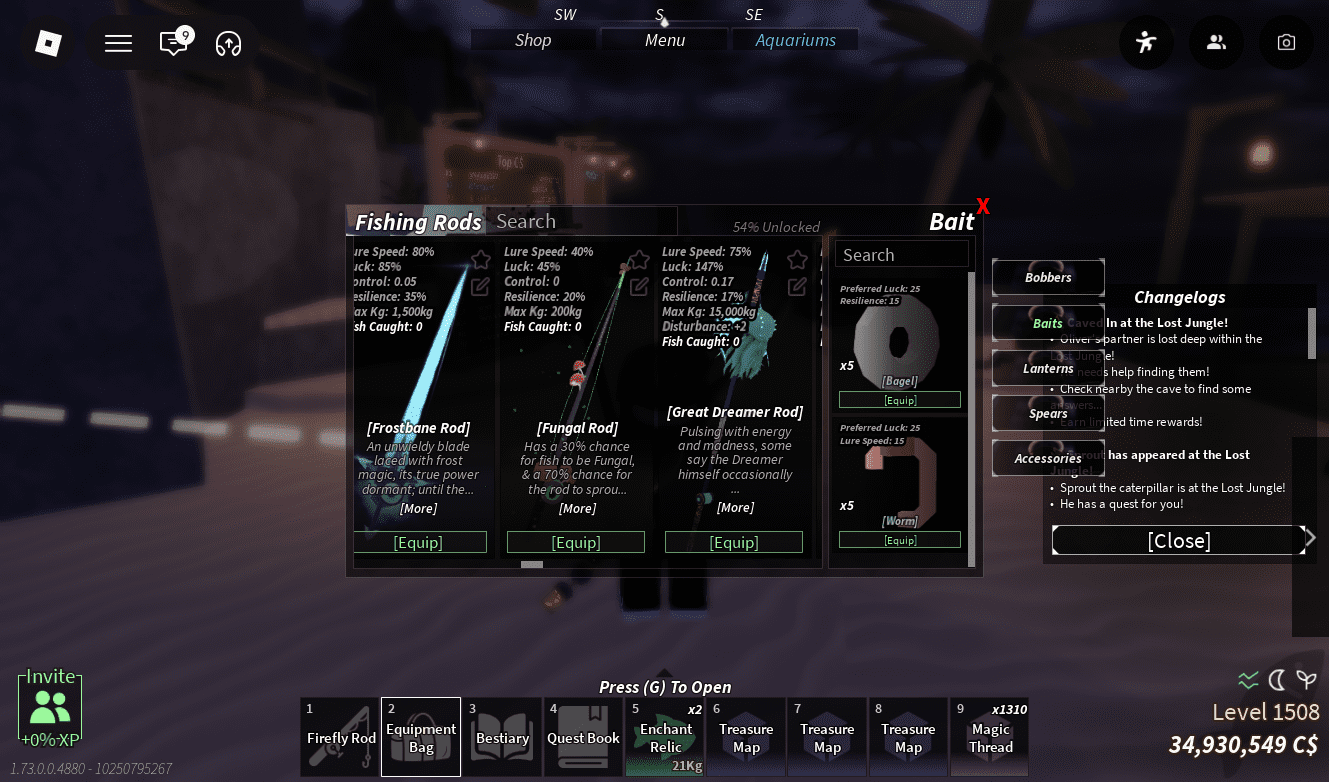Expand the changelog panel with the right chevron

[x=1310, y=537]
